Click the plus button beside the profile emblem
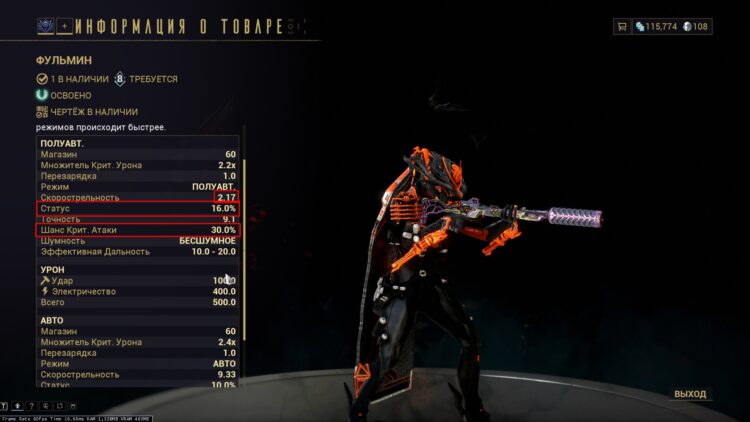Screen dimensions: 750x422 click(64, 25)
